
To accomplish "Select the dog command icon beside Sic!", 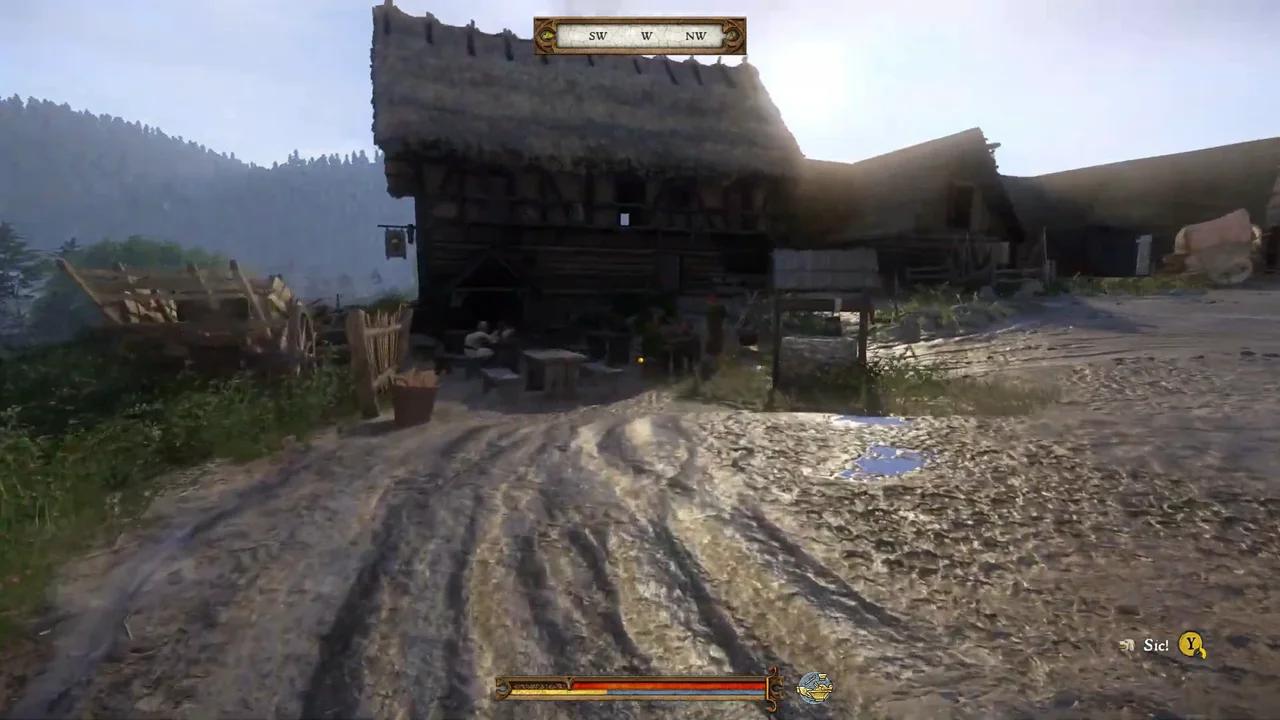I will pos(1126,645).
